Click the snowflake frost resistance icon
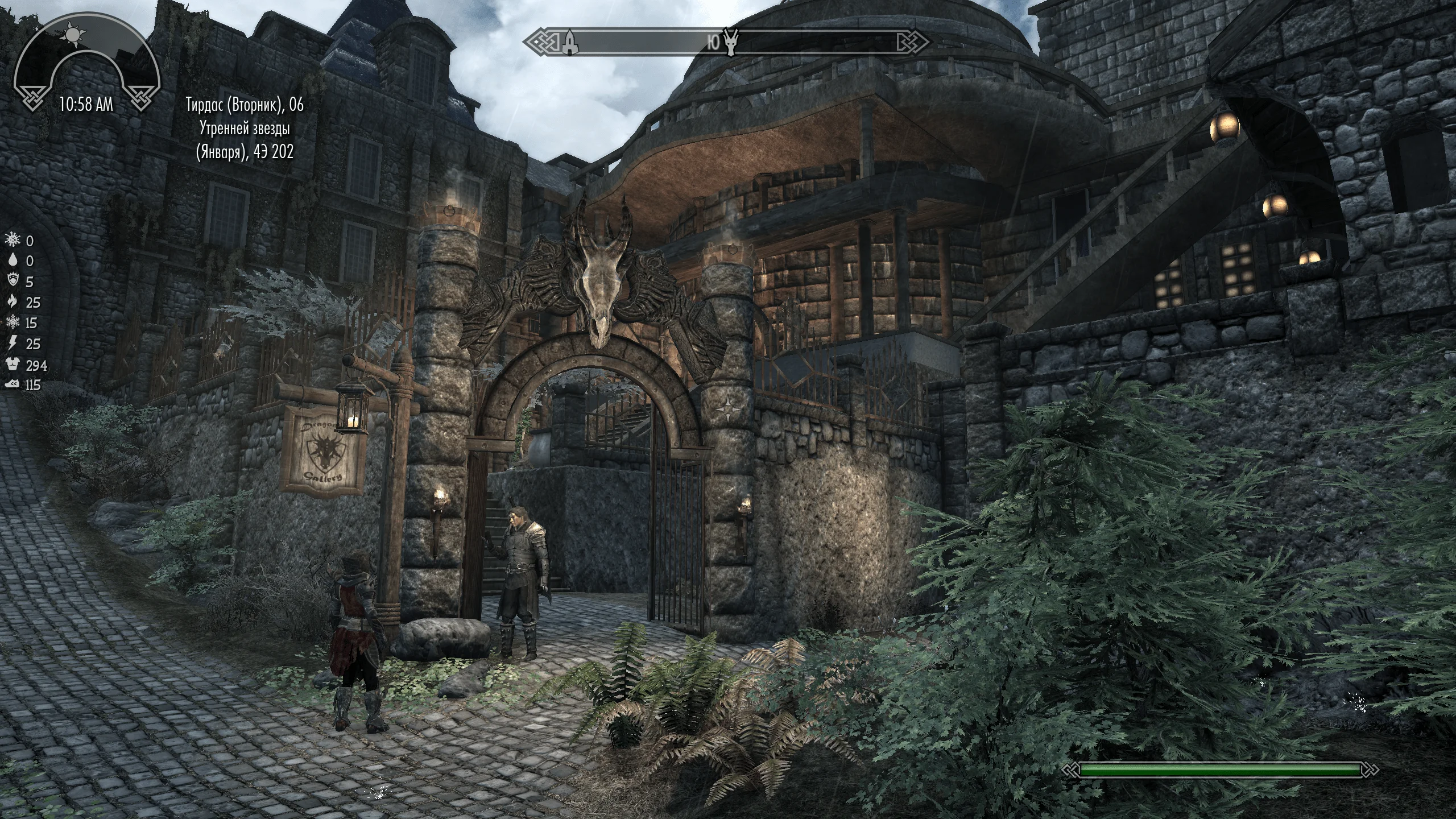 coord(12,322)
